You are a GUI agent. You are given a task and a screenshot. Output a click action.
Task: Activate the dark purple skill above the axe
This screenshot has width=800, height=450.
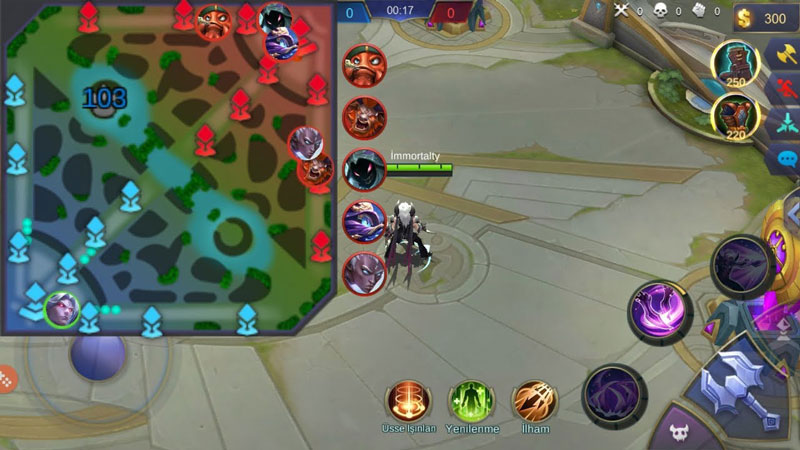(x=741, y=265)
